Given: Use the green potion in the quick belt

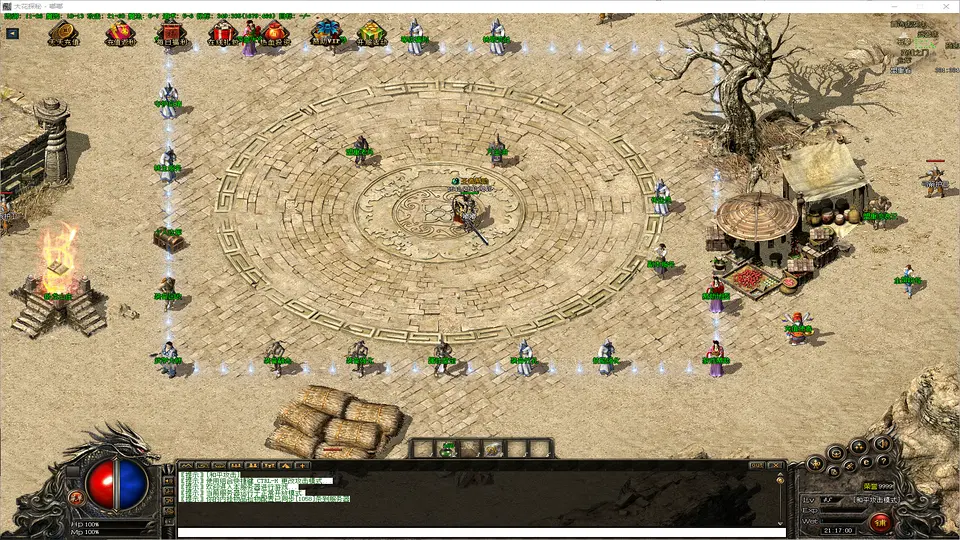Looking at the screenshot, I should pyautogui.click(x=449, y=449).
